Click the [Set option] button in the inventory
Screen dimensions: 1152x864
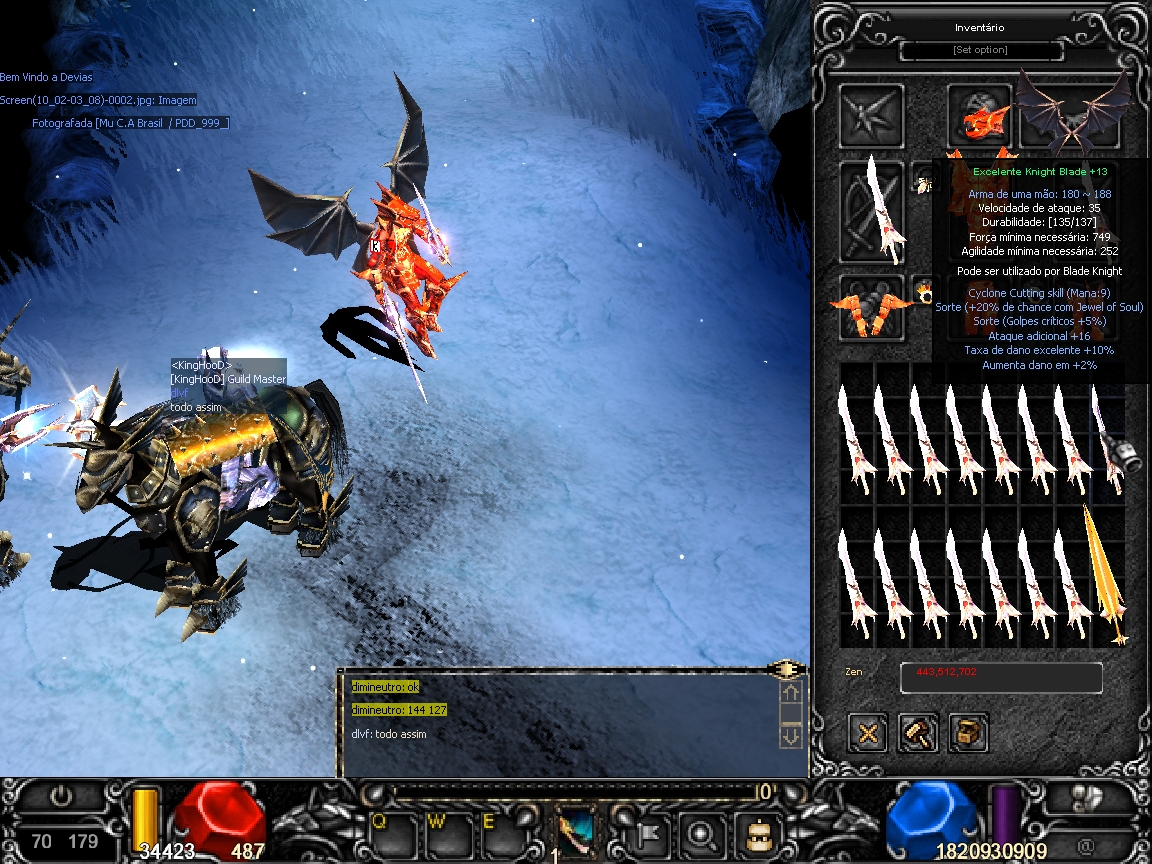tap(980, 50)
